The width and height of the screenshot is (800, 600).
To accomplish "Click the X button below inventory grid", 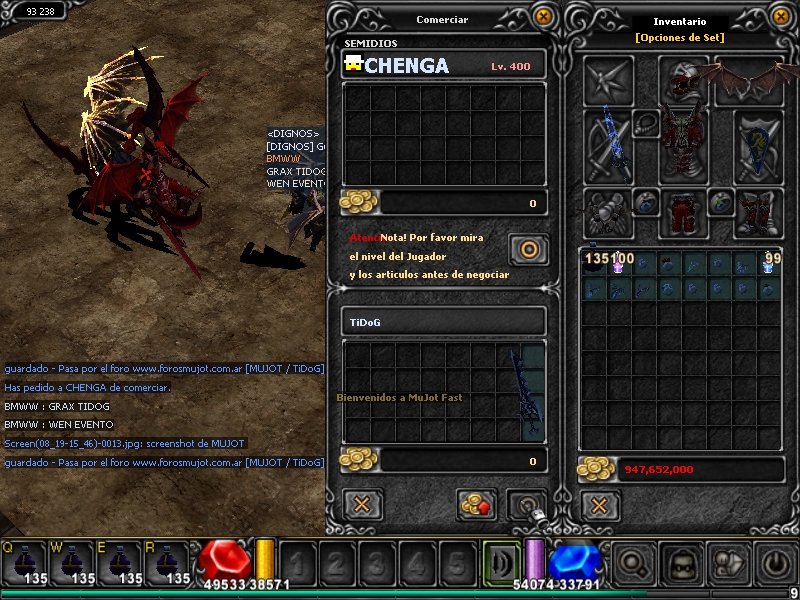I will 600,504.
